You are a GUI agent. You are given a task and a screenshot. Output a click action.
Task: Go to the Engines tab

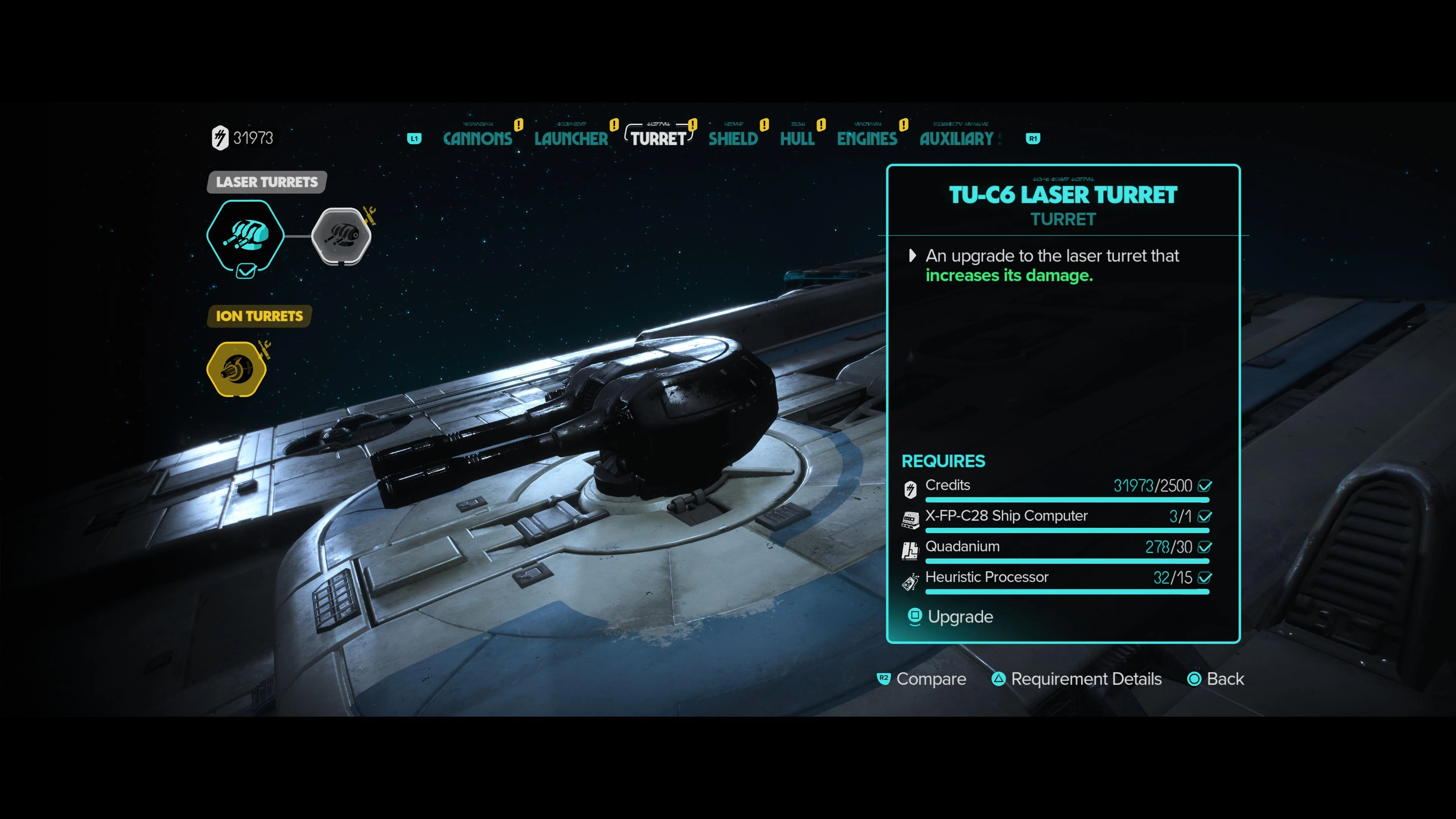[x=867, y=138]
